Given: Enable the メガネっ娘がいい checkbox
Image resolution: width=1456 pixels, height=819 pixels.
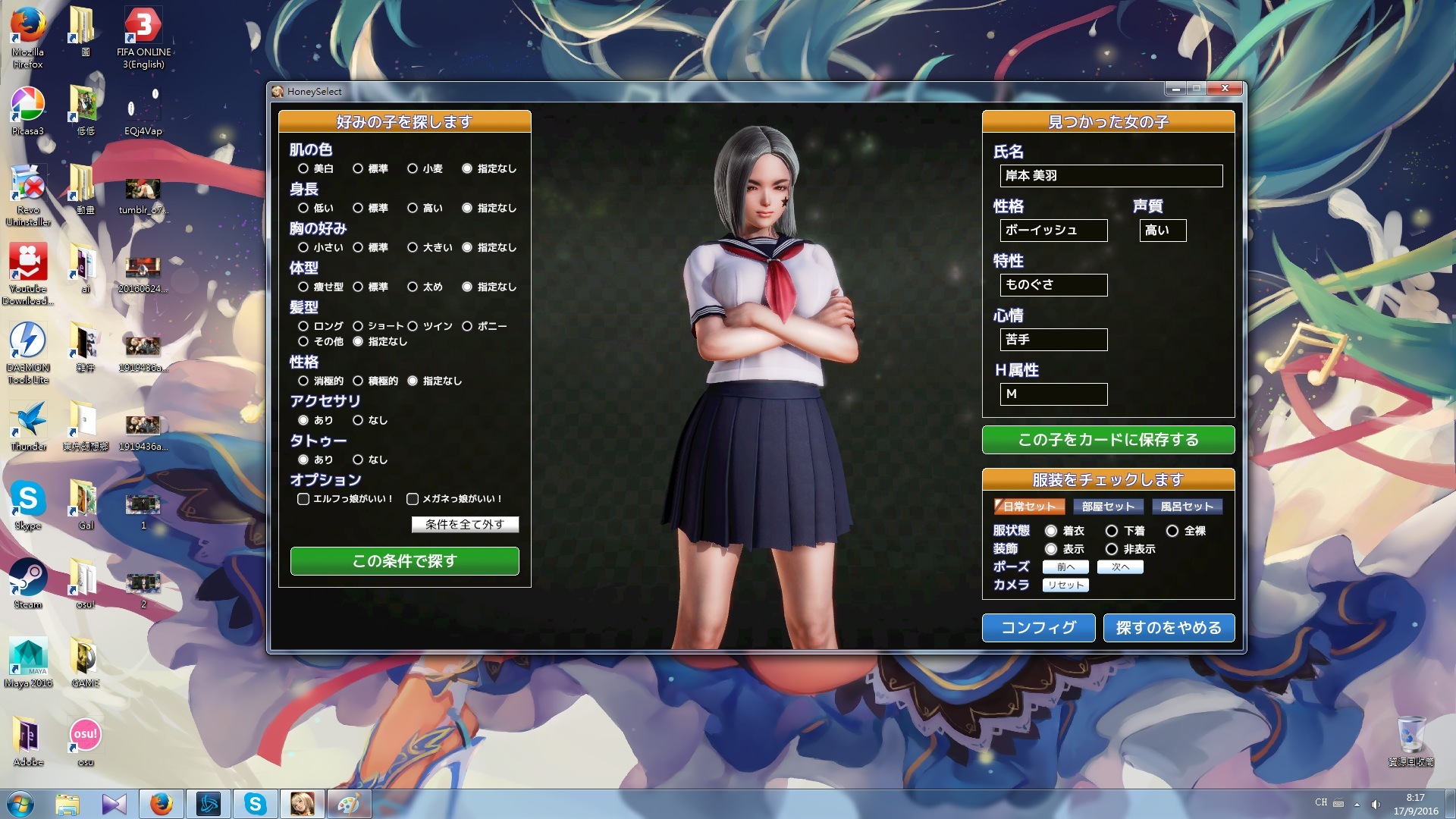Looking at the screenshot, I should click(413, 499).
